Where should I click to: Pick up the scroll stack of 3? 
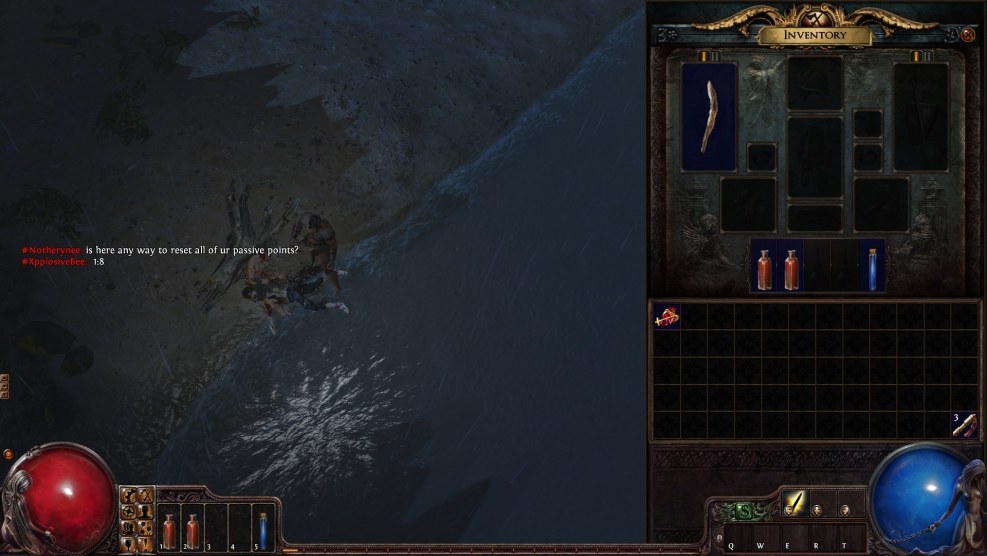click(964, 424)
